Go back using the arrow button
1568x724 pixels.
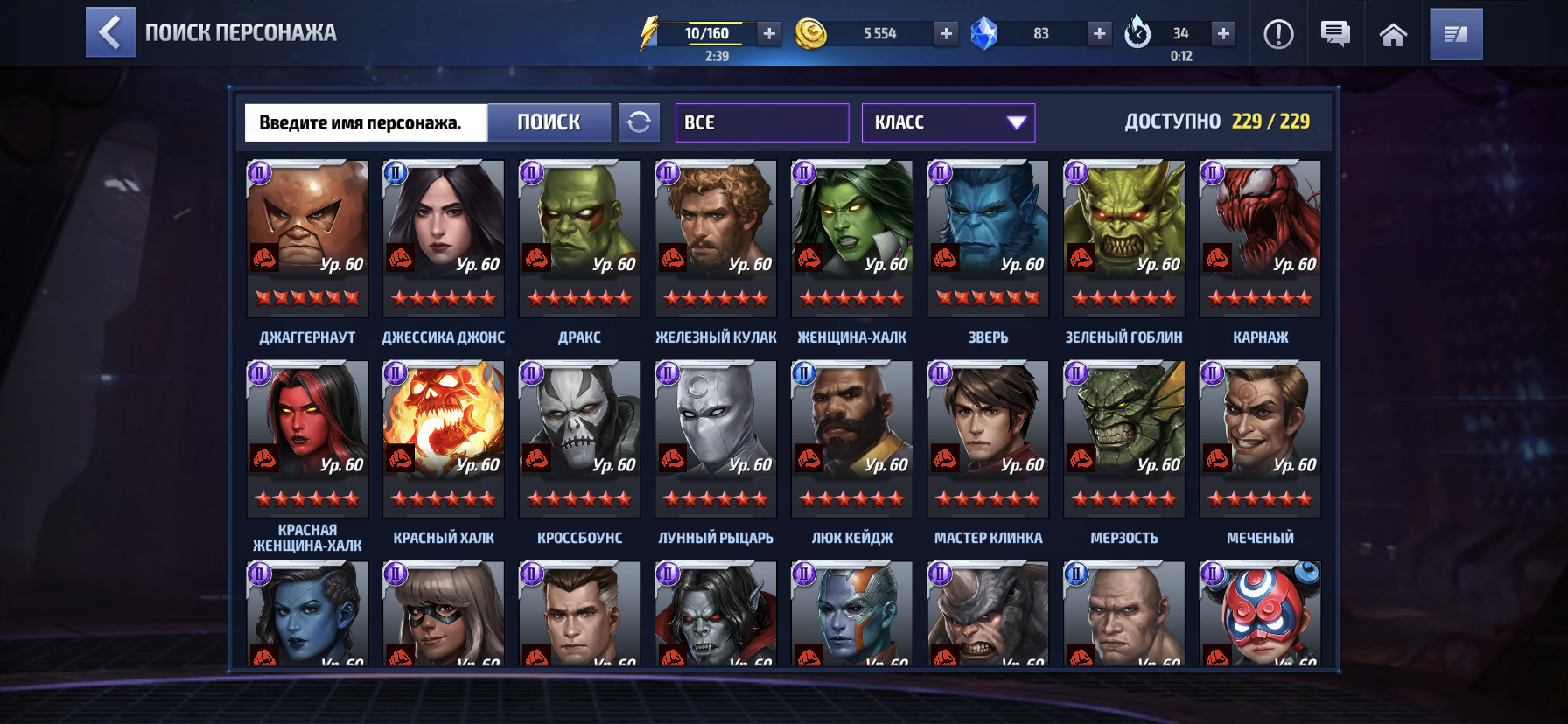pos(109,33)
